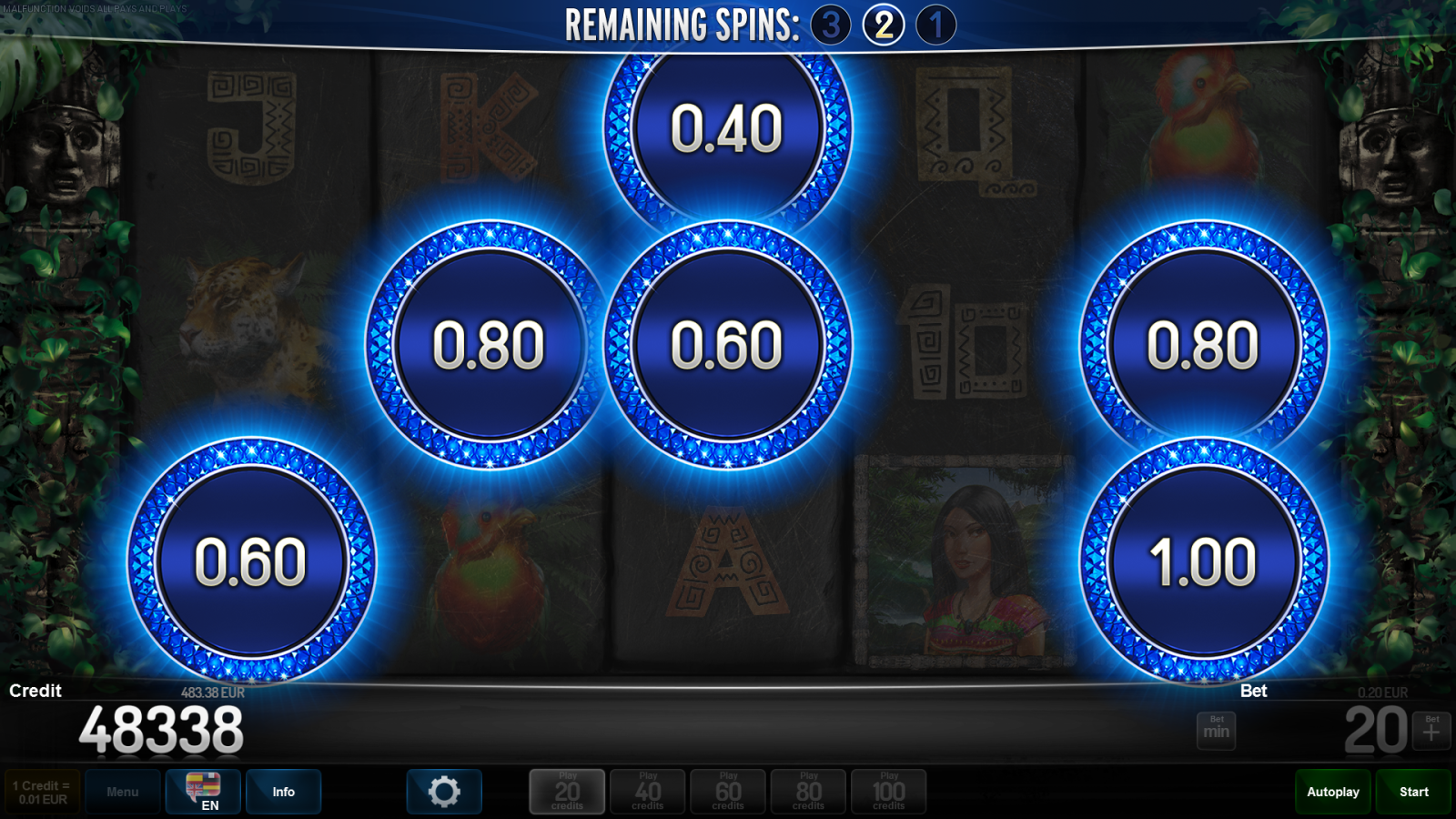Screen dimensions: 1456x819
Task: Open the Menu button
Action: pos(123,792)
